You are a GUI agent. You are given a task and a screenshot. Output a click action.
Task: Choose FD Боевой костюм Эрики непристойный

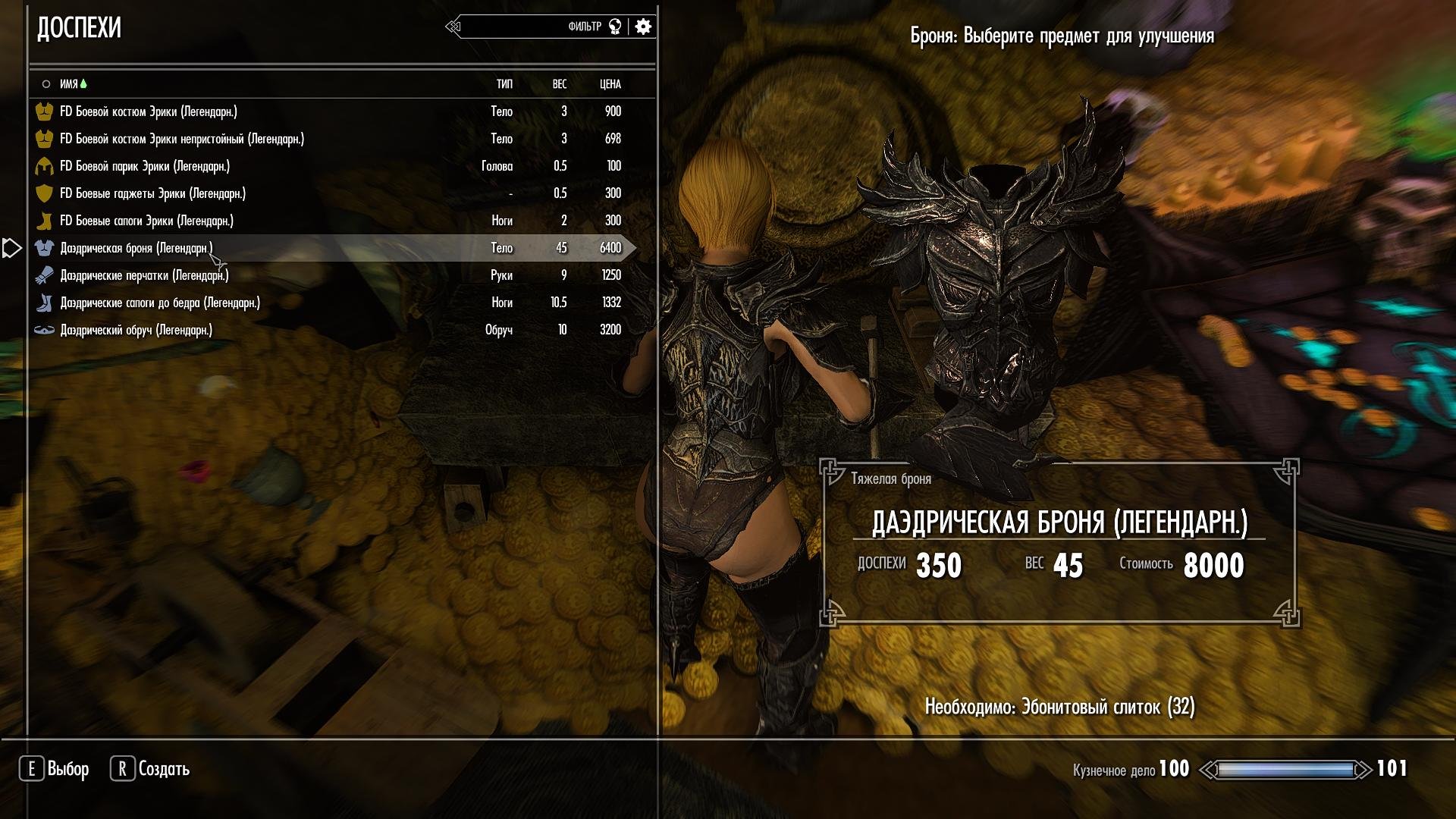(x=182, y=139)
